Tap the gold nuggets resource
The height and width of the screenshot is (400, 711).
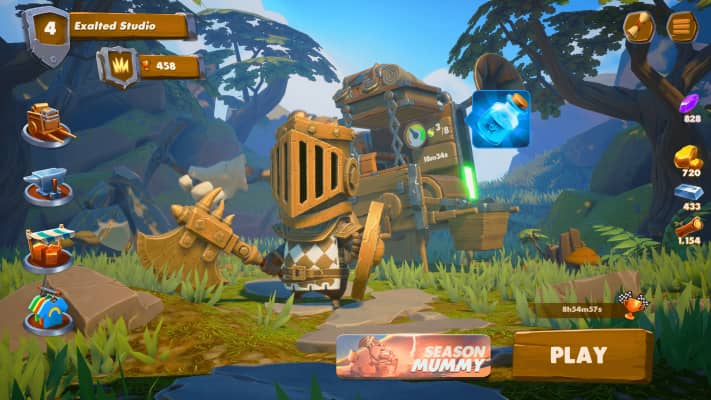[x=688, y=158]
